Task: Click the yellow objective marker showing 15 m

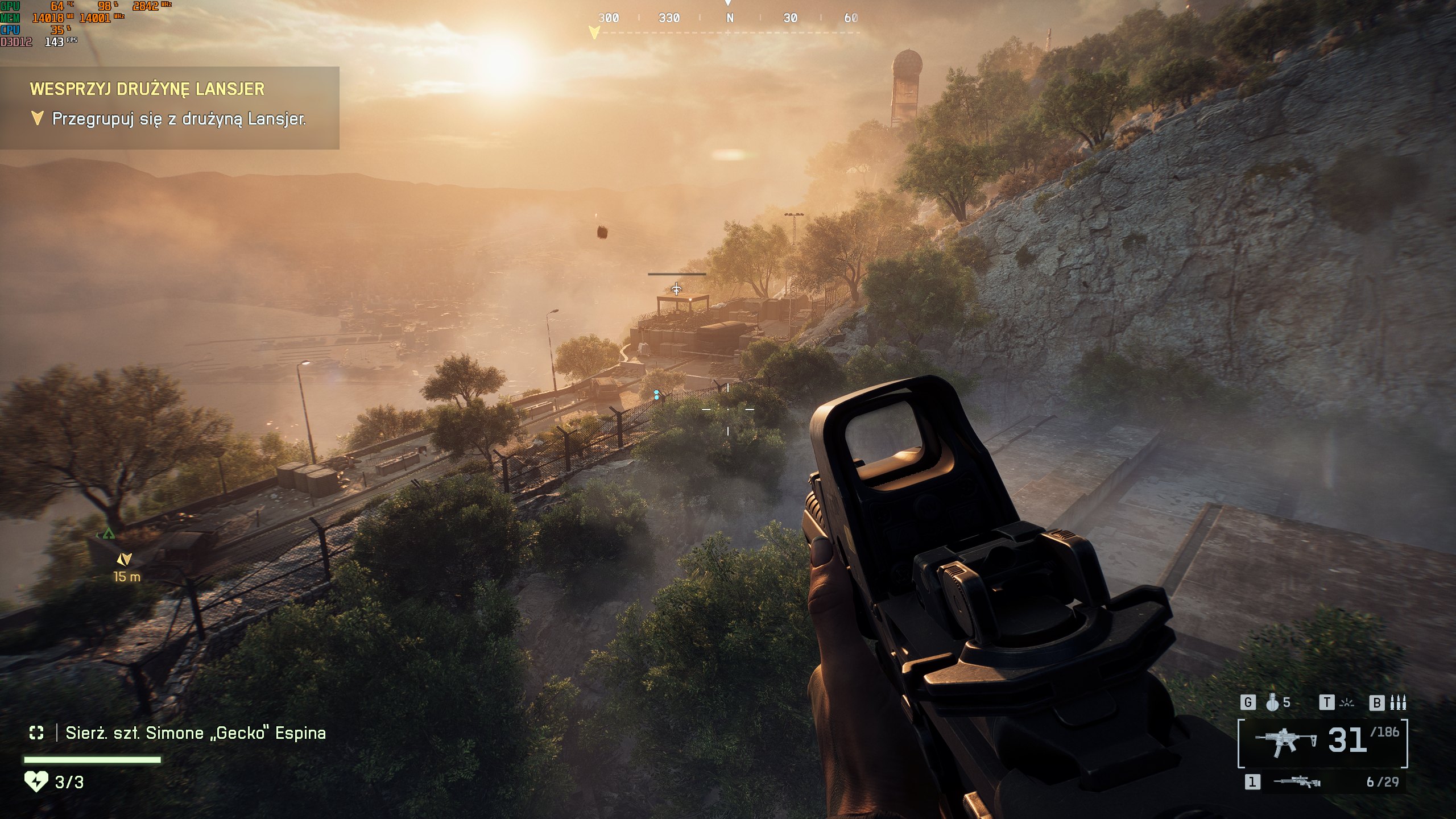Action: coord(124,560)
